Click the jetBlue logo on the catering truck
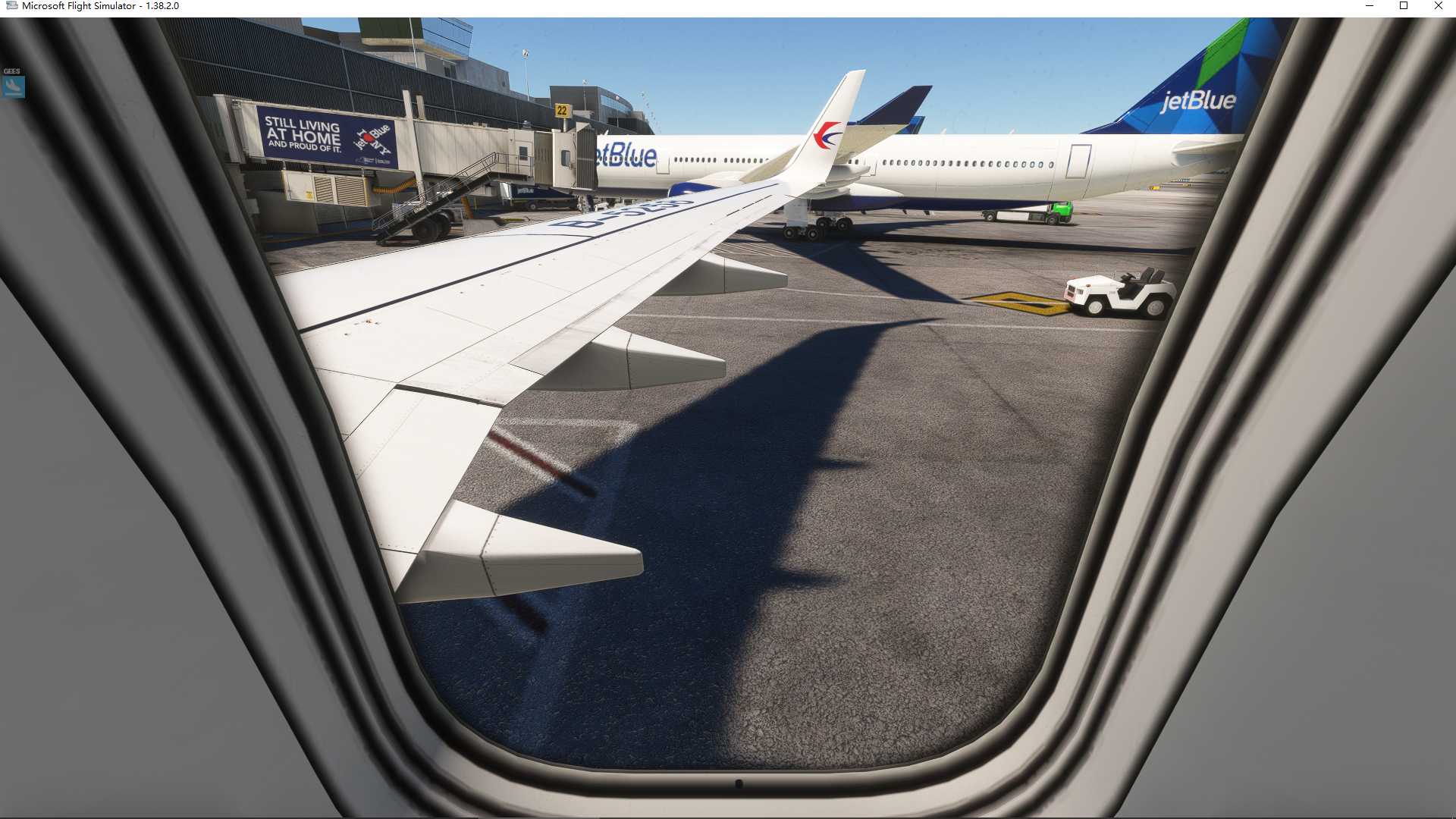Viewport: 1456px width, 819px height. [x=526, y=190]
